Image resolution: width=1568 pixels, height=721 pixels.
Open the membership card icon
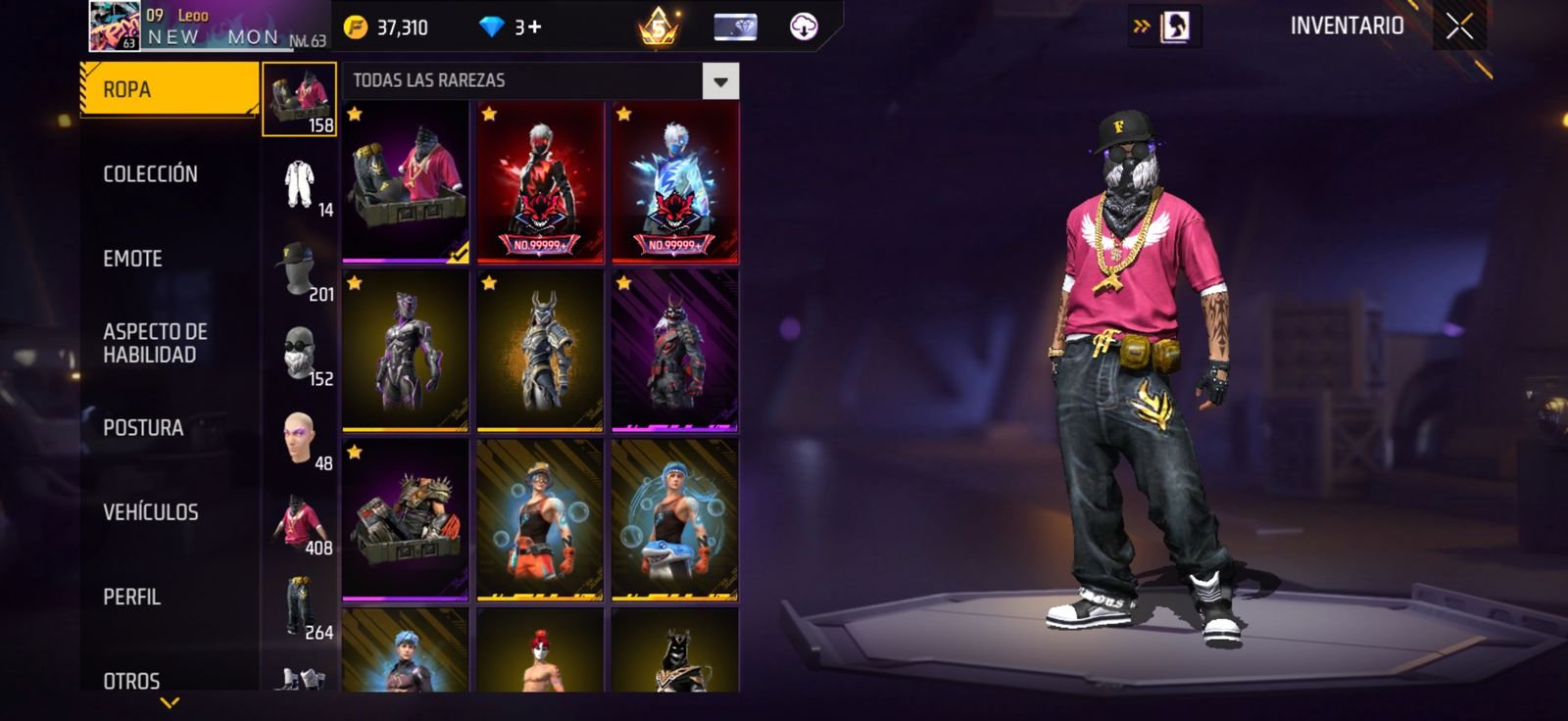pyautogui.click(x=735, y=26)
